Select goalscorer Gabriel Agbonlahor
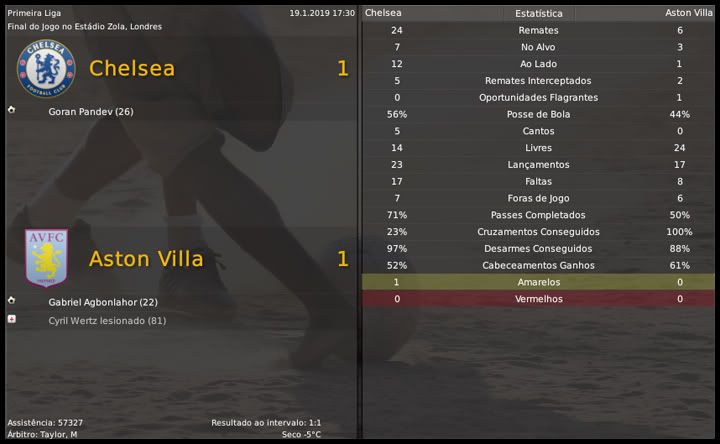The width and height of the screenshot is (720, 444). pos(103,302)
